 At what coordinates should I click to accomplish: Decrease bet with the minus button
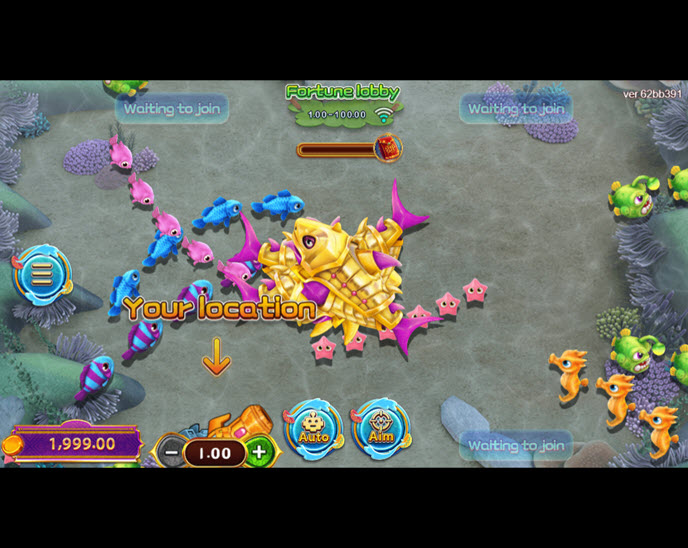[x=171, y=453]
